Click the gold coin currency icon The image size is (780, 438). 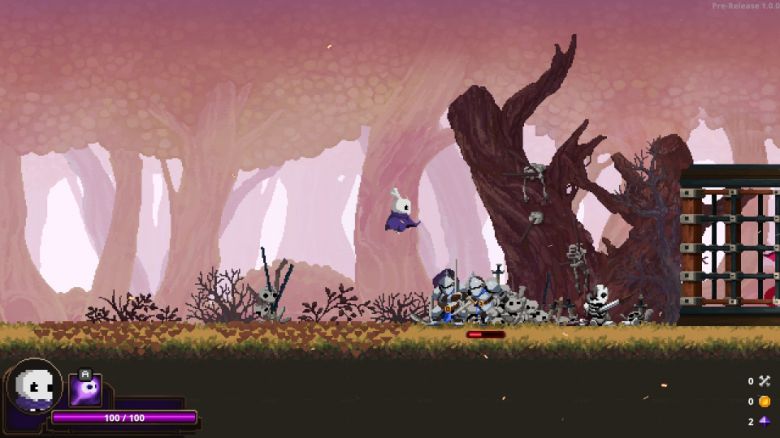[765, 401]
